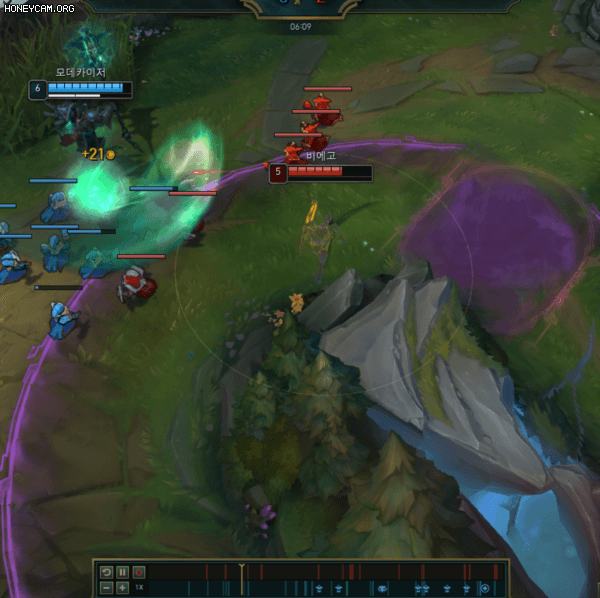Viewport: 600px width, 598px height.
Task: Decrease replay speed with the minus button
Action: 106,587
